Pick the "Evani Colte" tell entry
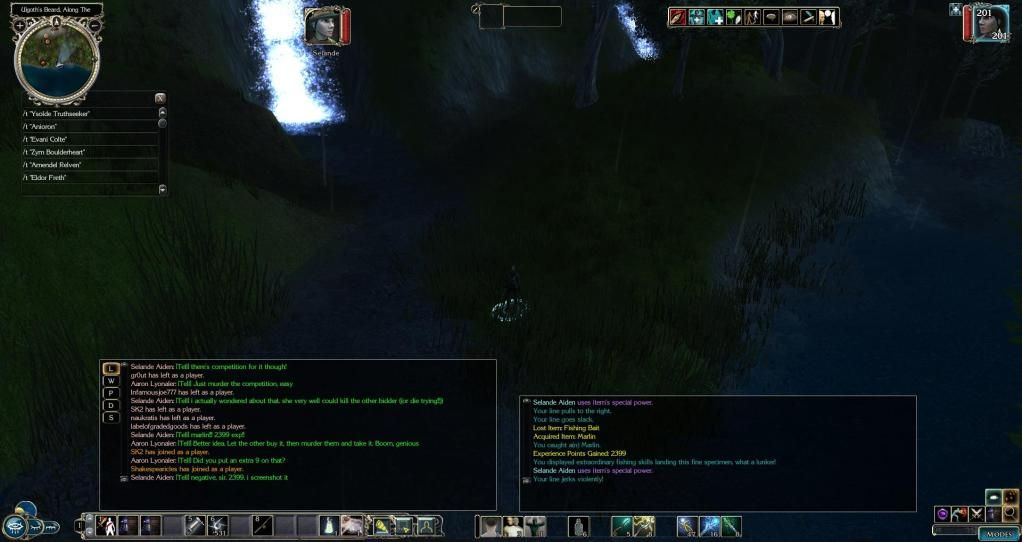 89,139
